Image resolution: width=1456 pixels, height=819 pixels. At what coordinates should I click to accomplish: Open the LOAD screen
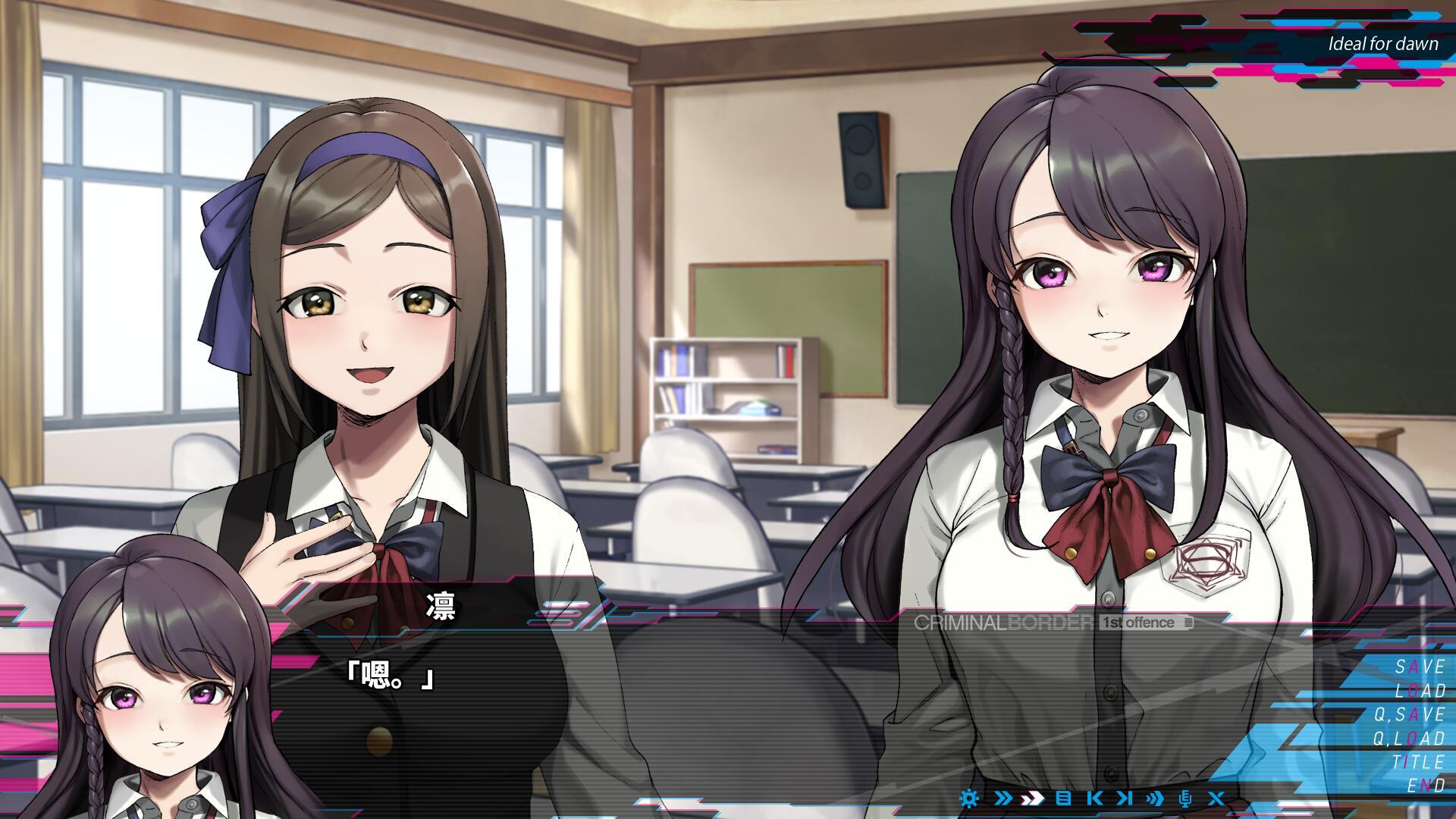(1419, 692)
